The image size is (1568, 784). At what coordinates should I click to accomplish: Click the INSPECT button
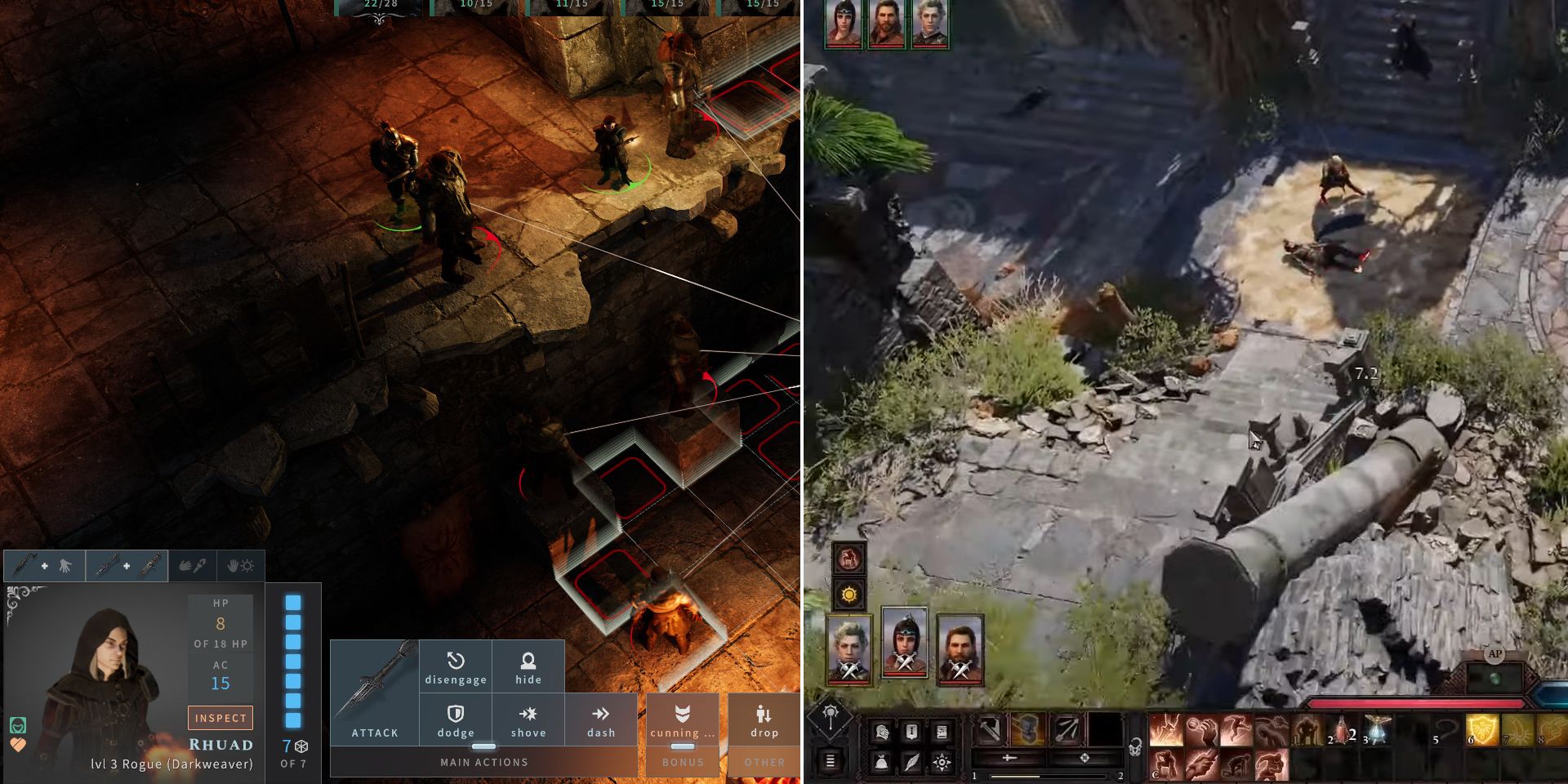coord(220,718)
